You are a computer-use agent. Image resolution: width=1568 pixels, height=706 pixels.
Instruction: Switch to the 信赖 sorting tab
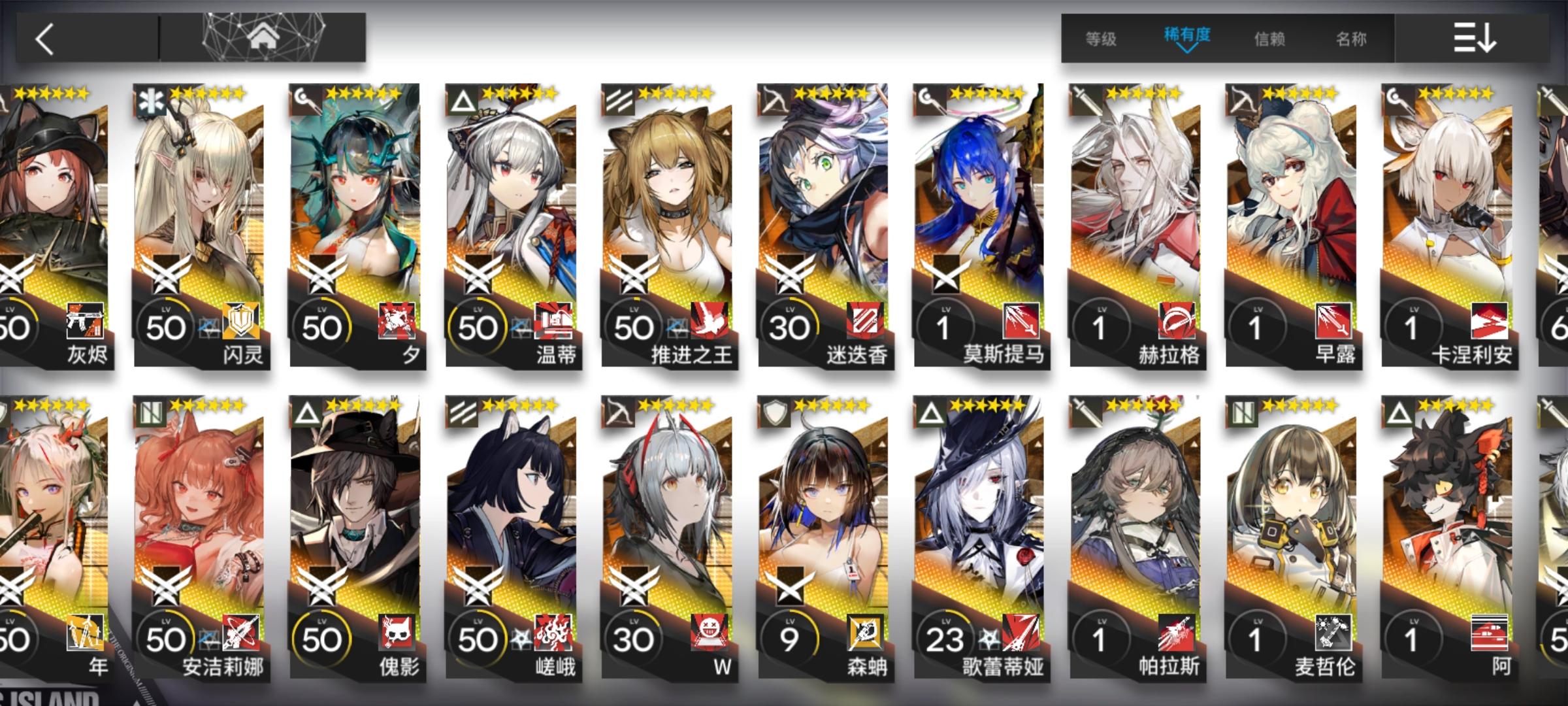(1271, 39)
